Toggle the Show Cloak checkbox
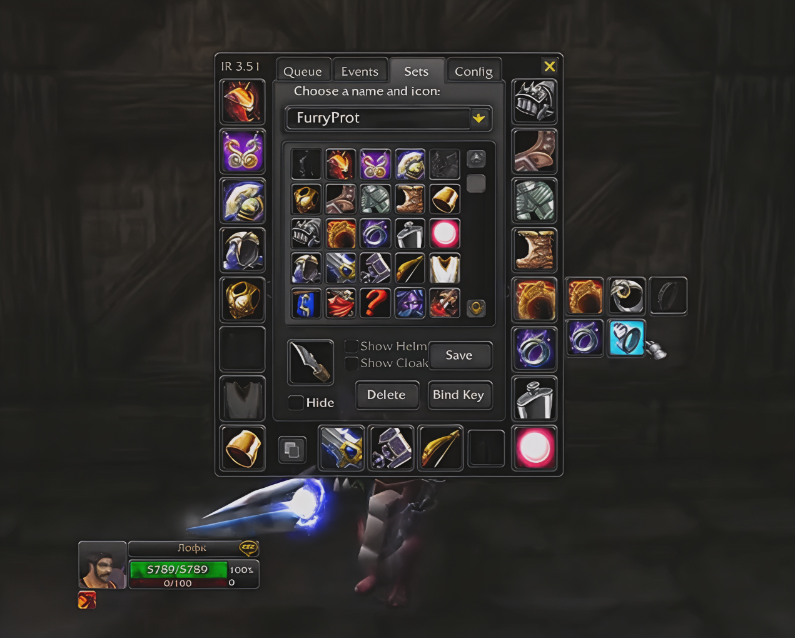This screenshot has width=795, height=638. (351, 363)
